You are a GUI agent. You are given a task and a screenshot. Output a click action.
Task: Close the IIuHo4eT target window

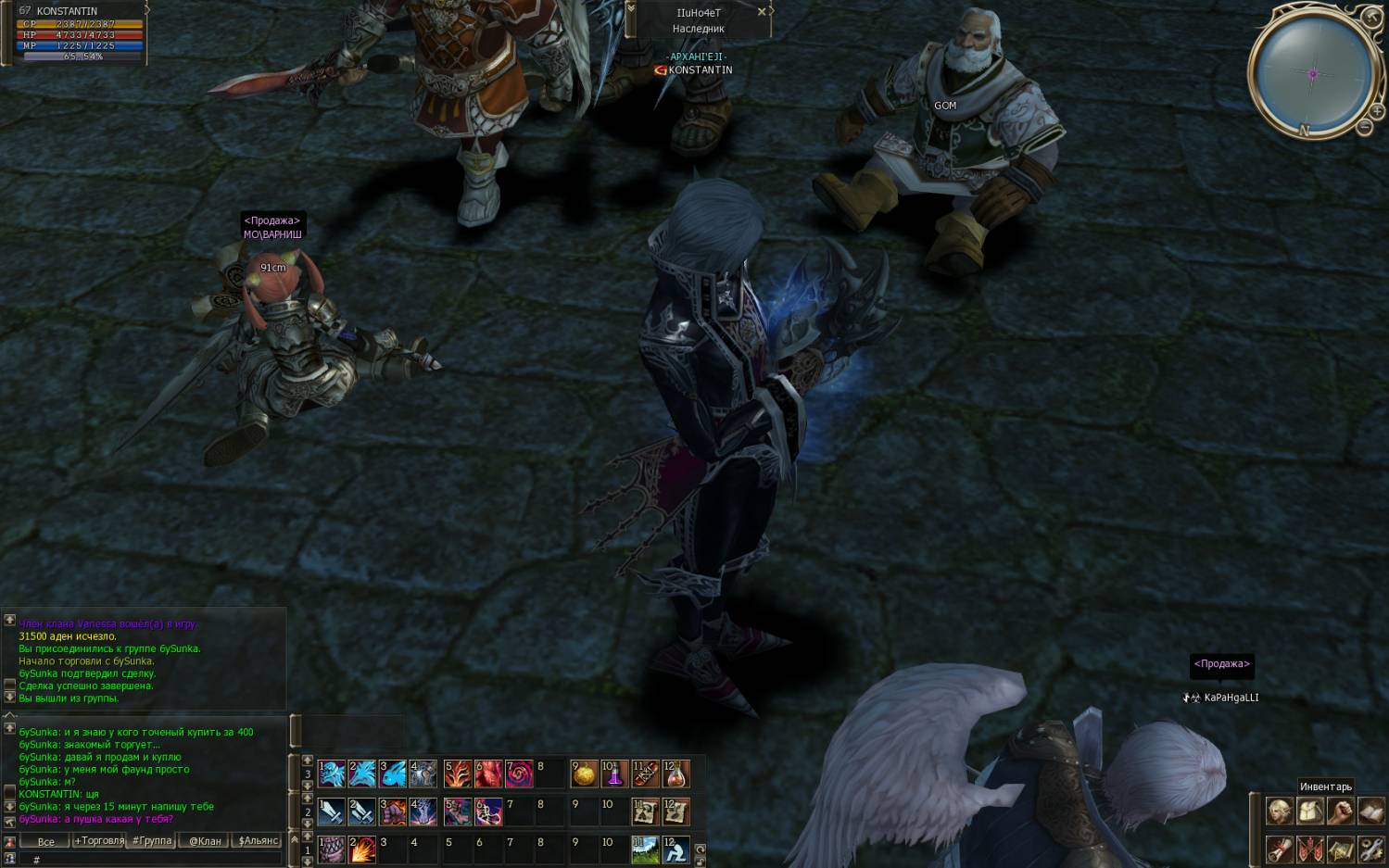(x=762, y=12)
